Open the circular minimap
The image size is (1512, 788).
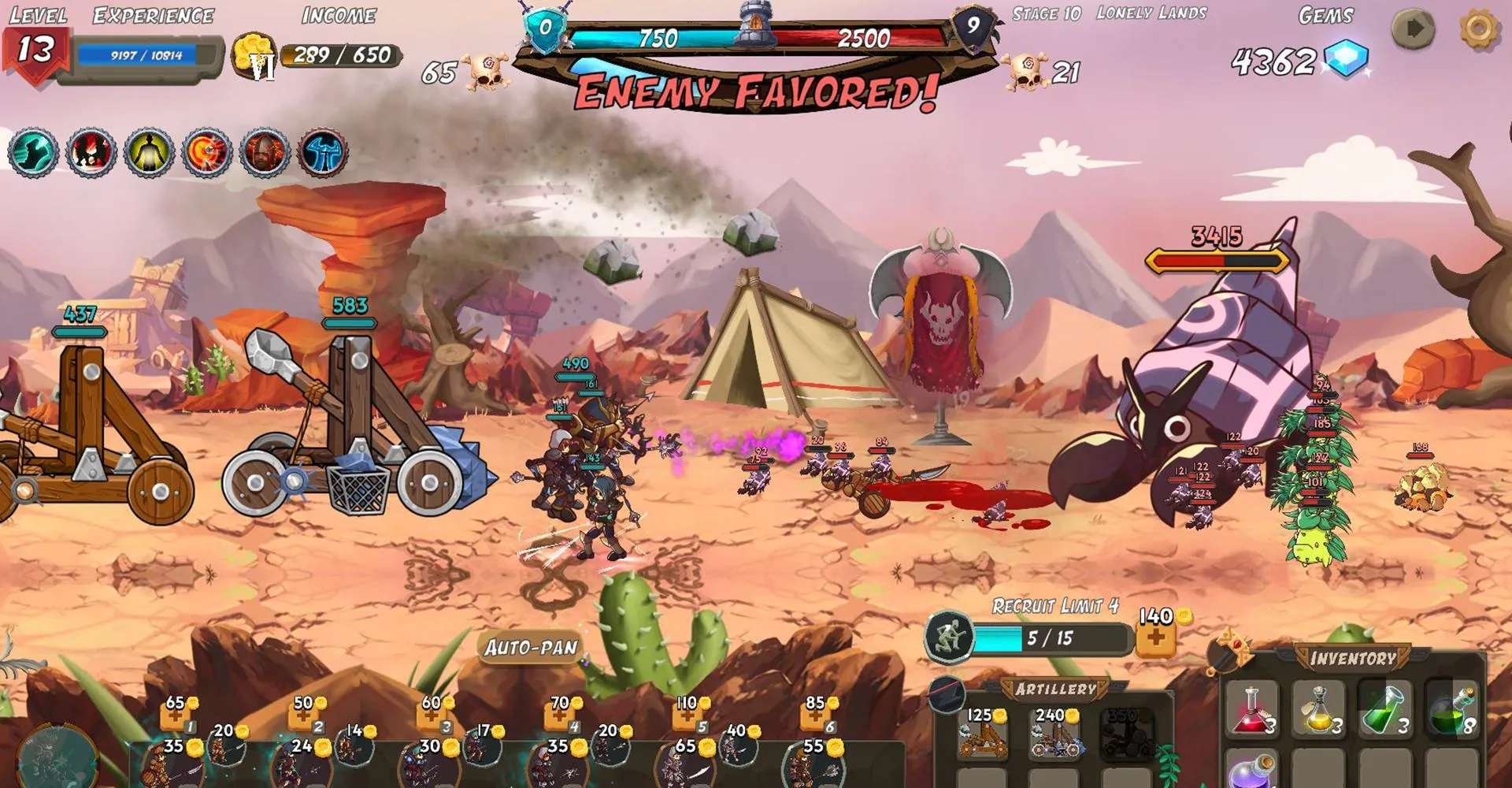(57, 758)
